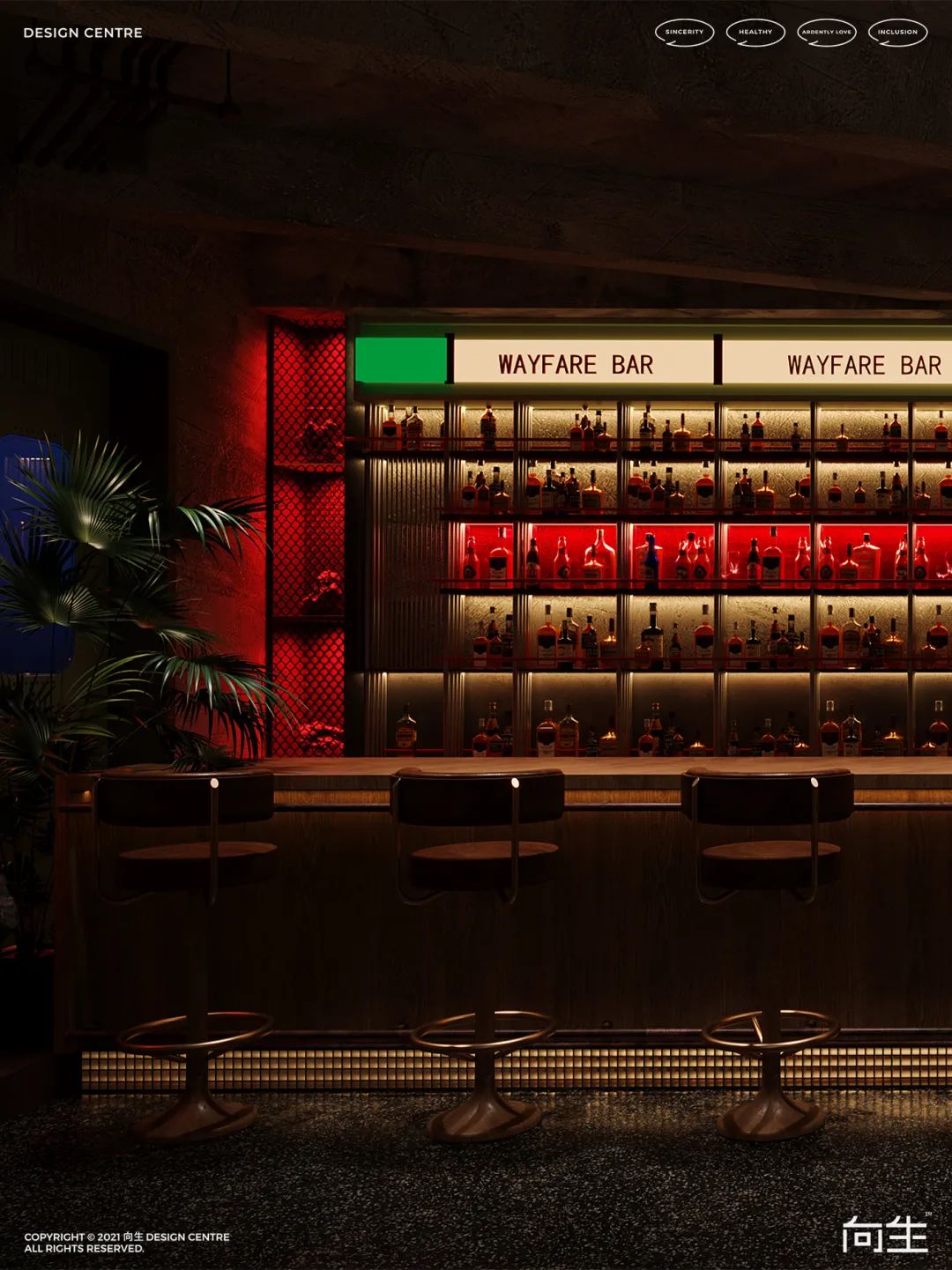
Task: Choose the ARDENTLY LOVE bubble tag
Action: click(x=826, y=33)
